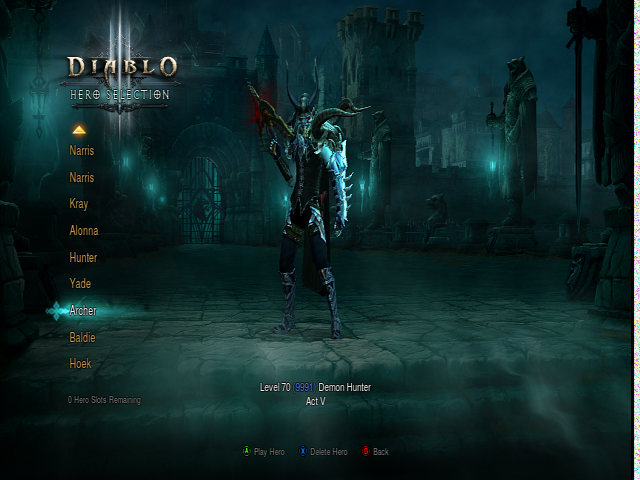Click the orange up arrow above the hero list
This screenshot has width=640, height=480.
tap(79, 129)
